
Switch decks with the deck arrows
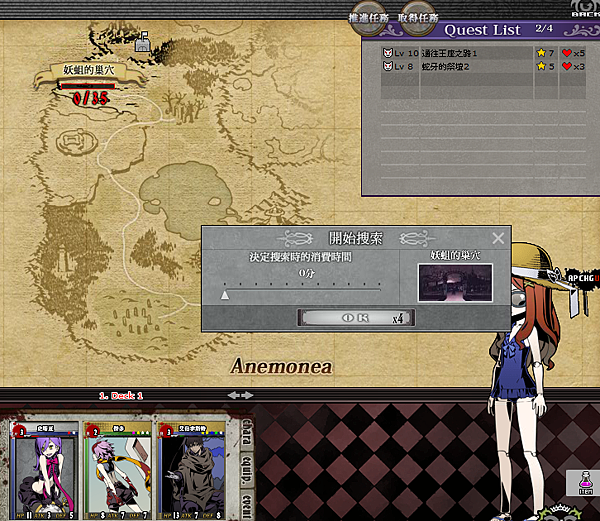coord(241,395)
